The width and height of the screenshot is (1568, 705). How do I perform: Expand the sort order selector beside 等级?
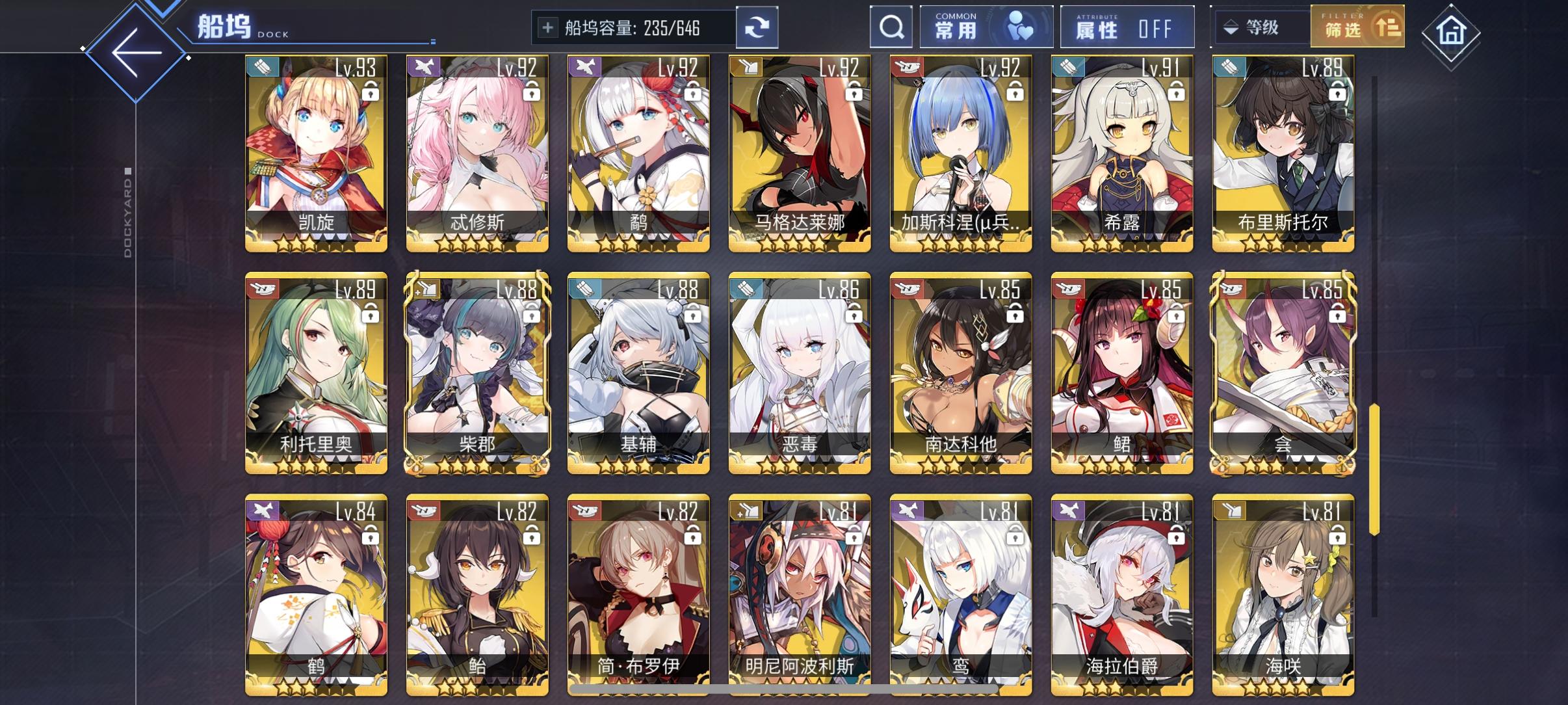coord(1231,27)
